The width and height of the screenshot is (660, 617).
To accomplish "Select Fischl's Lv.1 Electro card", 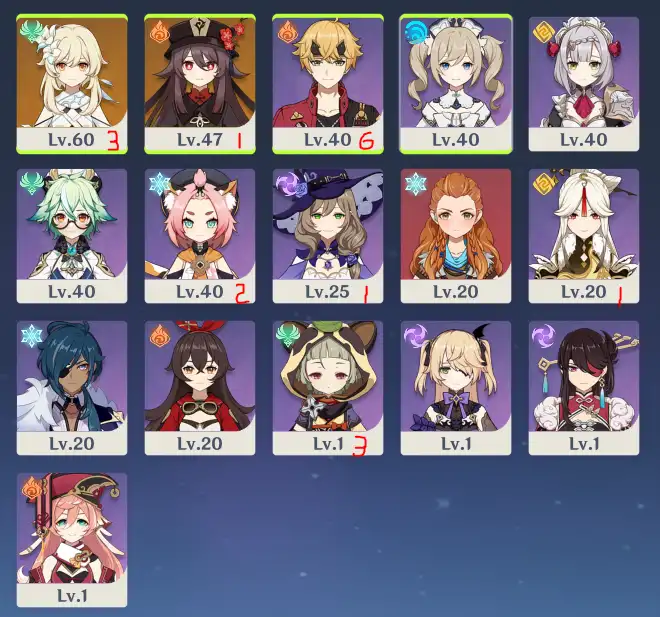I will tap(456, 387).
